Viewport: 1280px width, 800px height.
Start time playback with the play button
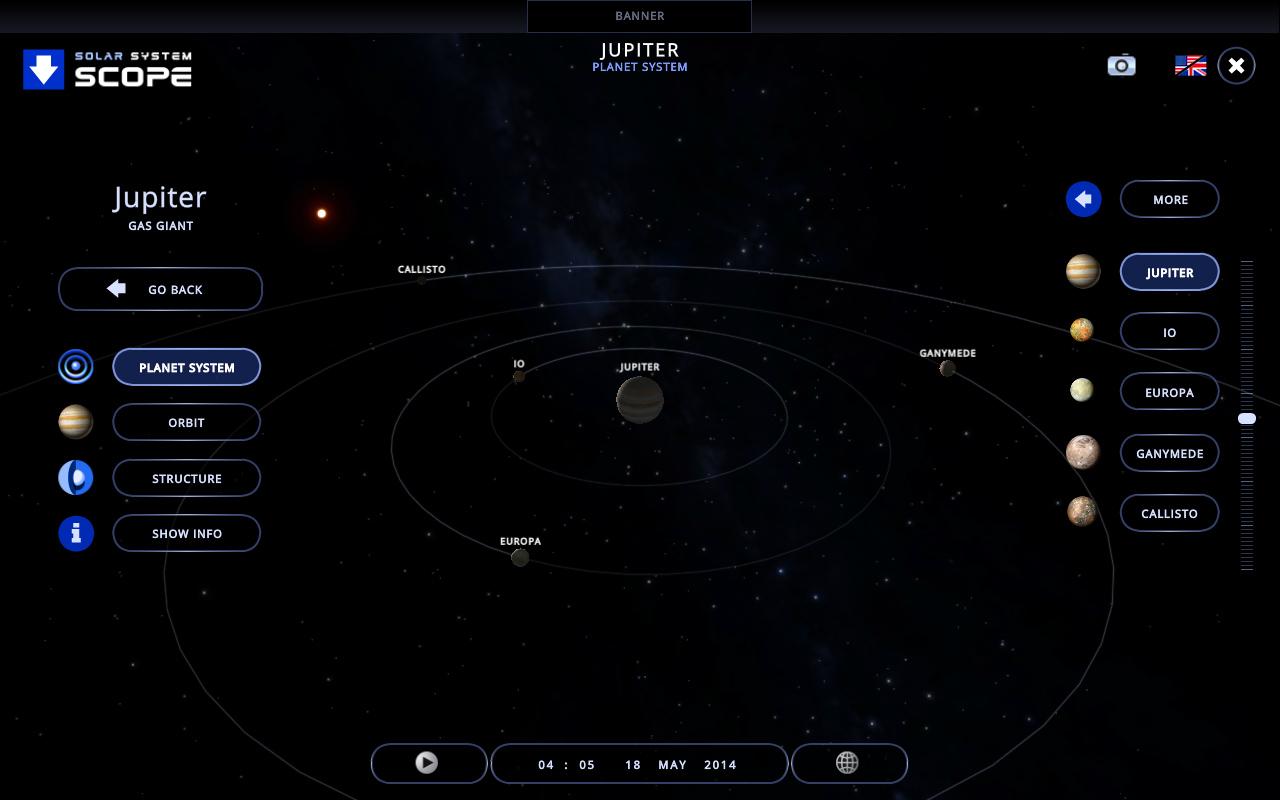pos(427,763)
